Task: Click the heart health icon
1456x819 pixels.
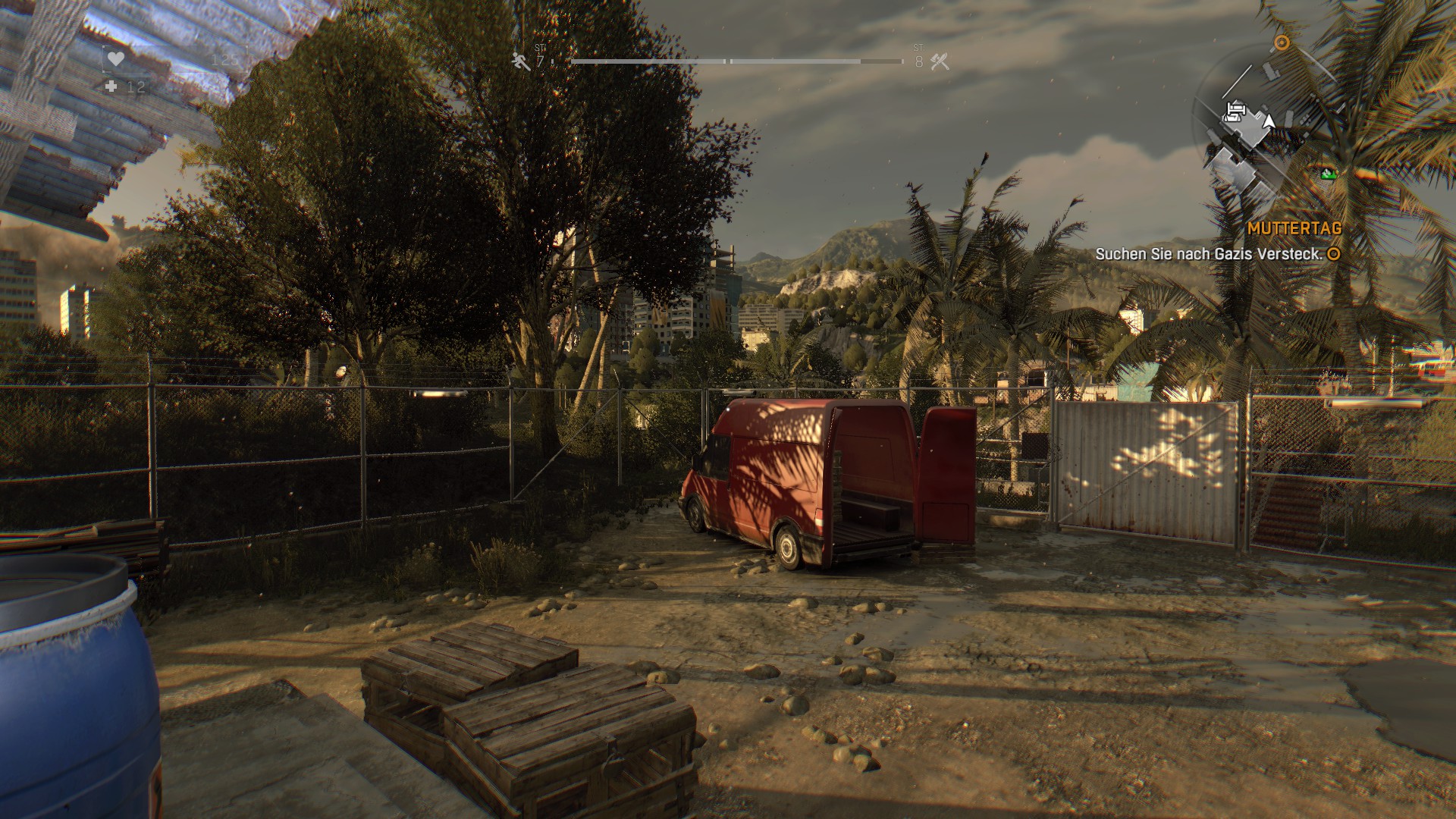Action: (x=115, y=58)
